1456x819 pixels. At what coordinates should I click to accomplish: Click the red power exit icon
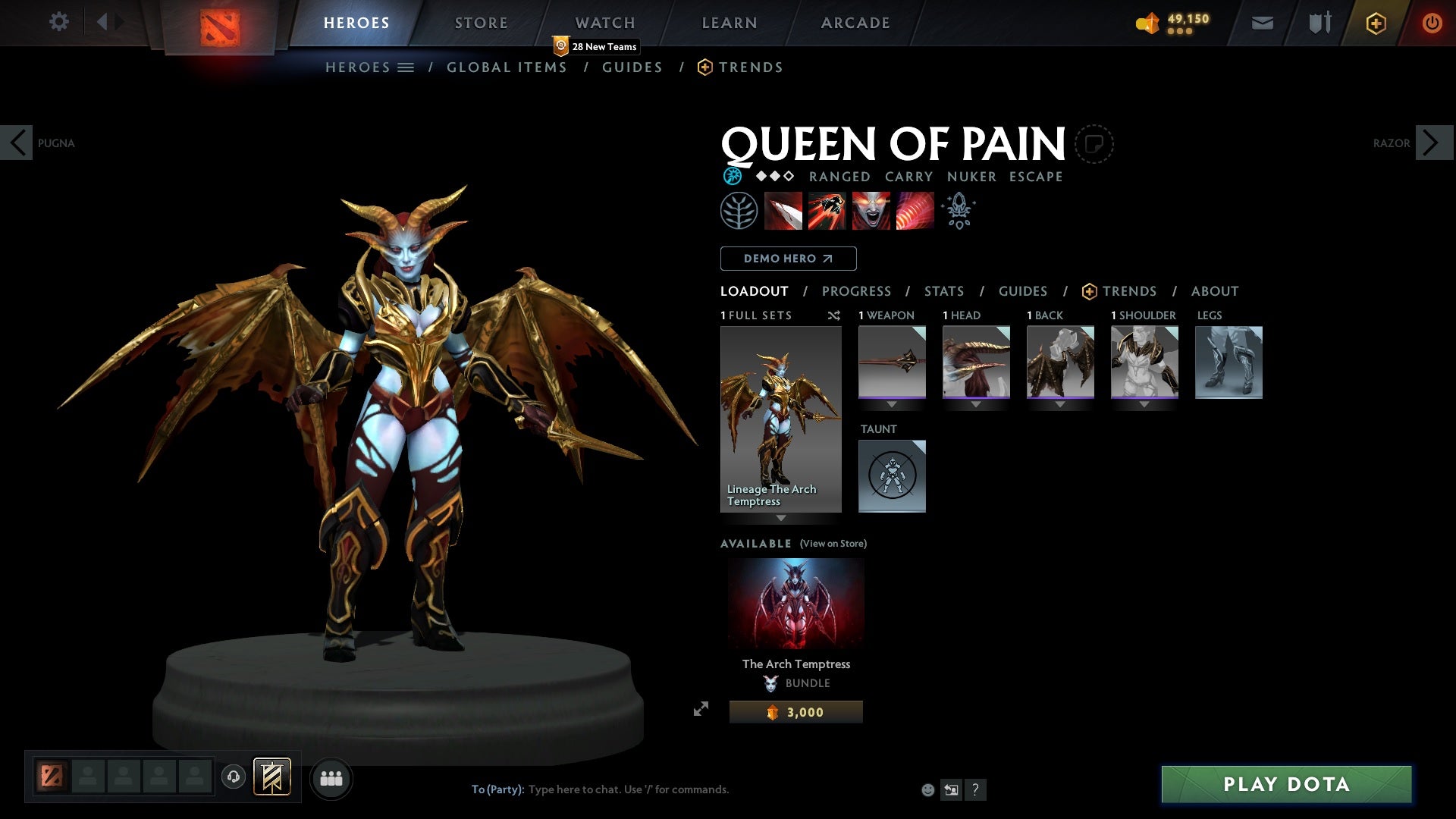tap(1432, 23)
